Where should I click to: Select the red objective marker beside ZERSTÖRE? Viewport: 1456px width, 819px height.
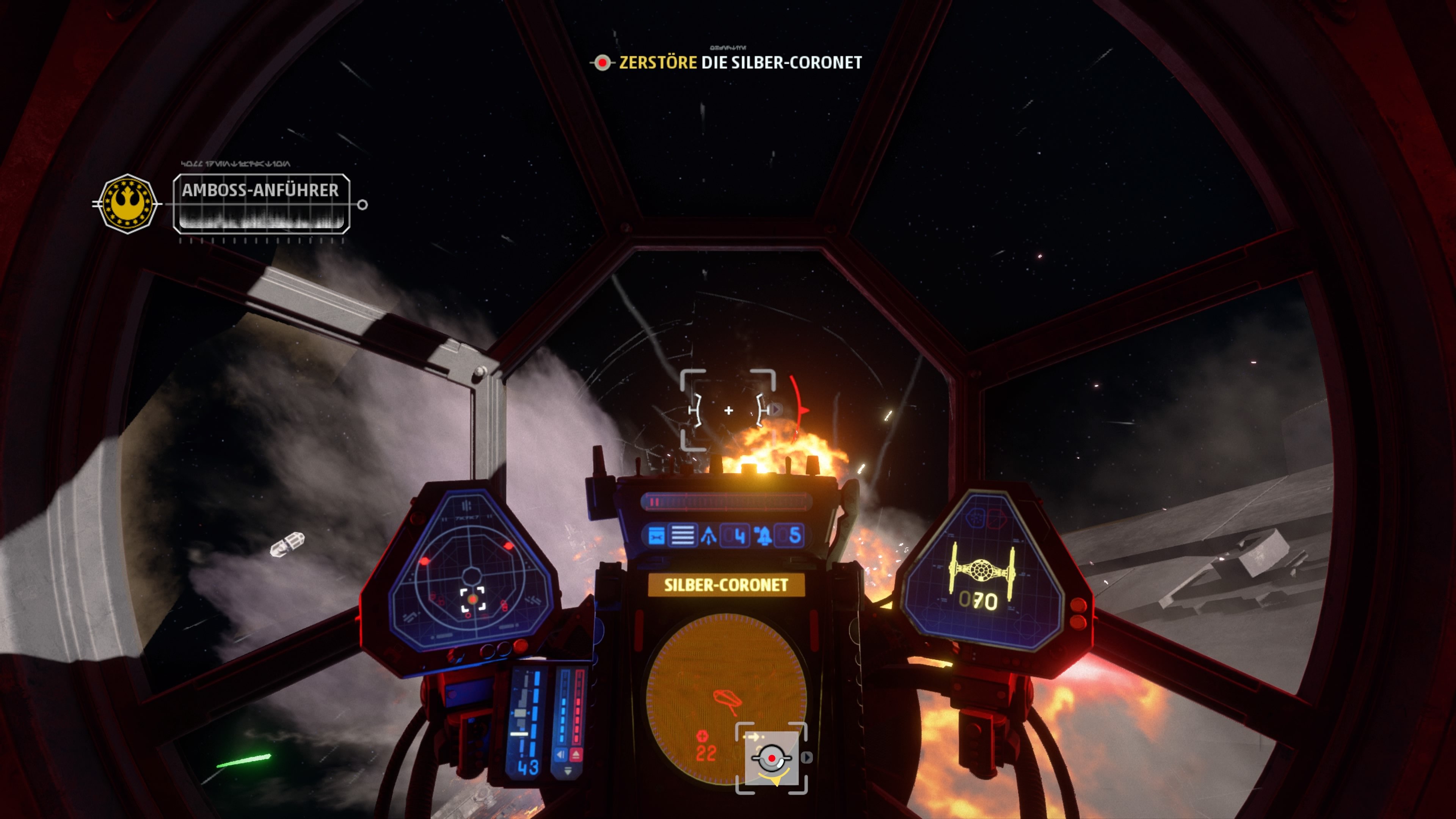602,64
